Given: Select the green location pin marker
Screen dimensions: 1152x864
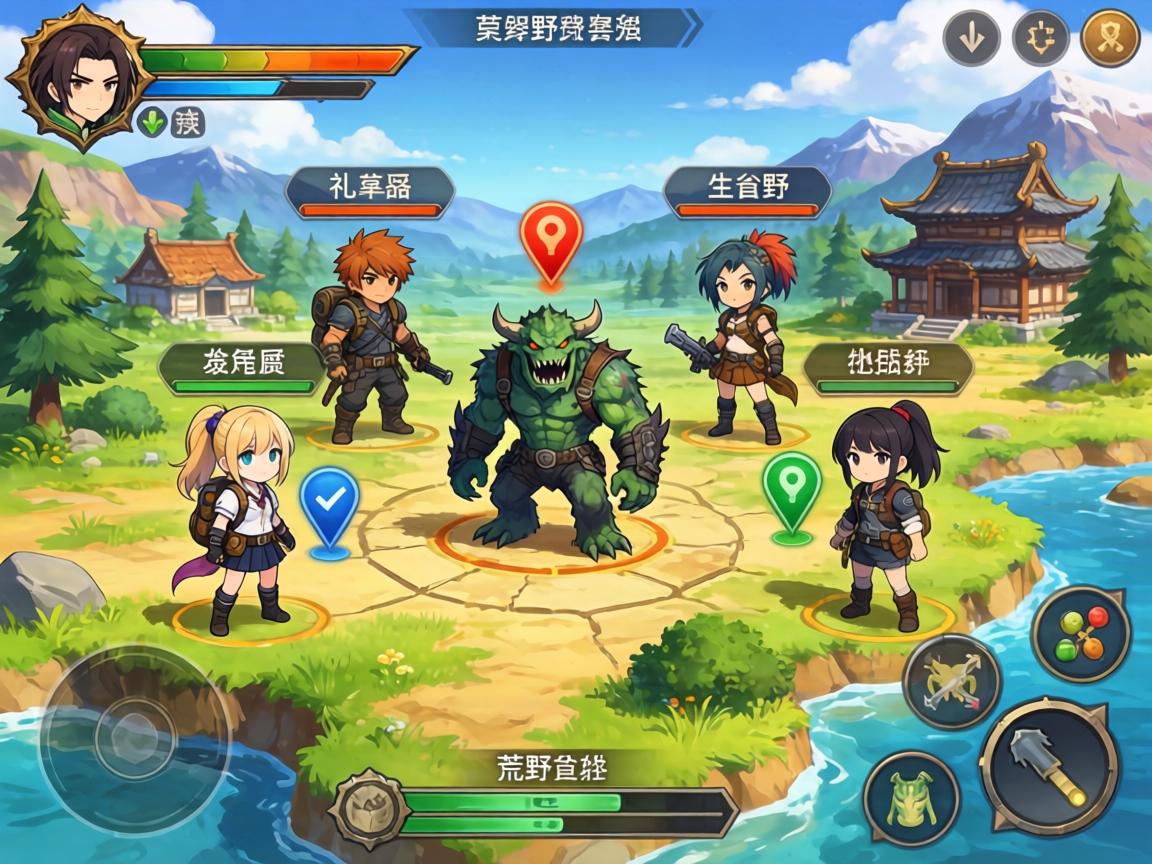Looking at the screenshot, I should pyautogui.click(x=791, y=492).
